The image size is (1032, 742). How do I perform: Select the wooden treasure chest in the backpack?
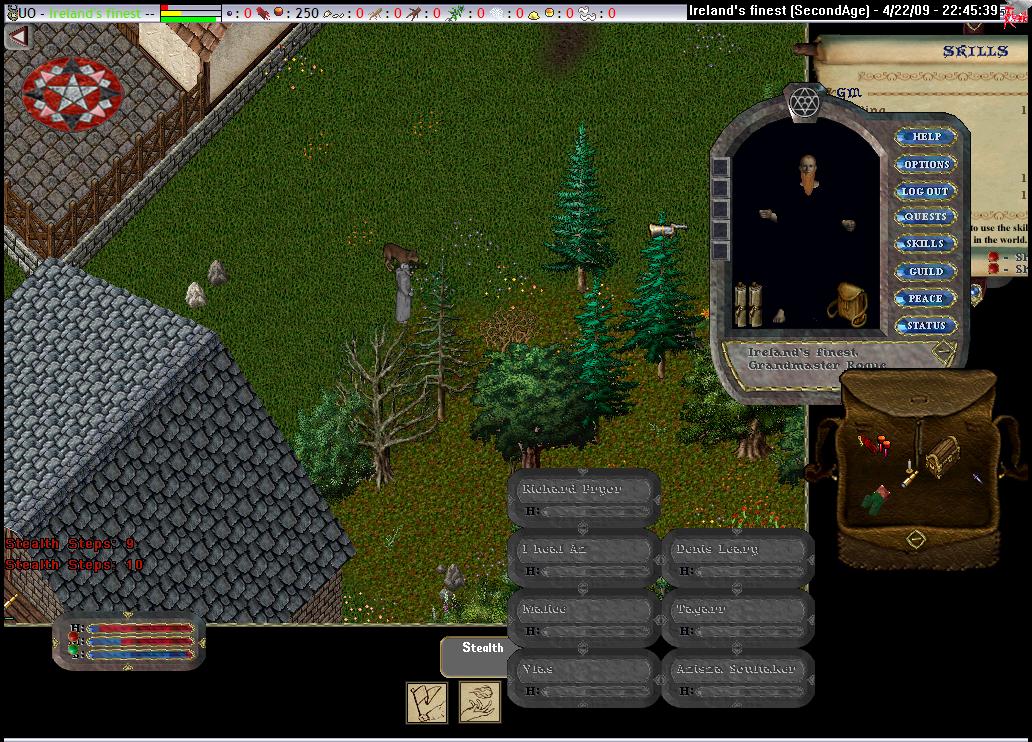(941, 455)
